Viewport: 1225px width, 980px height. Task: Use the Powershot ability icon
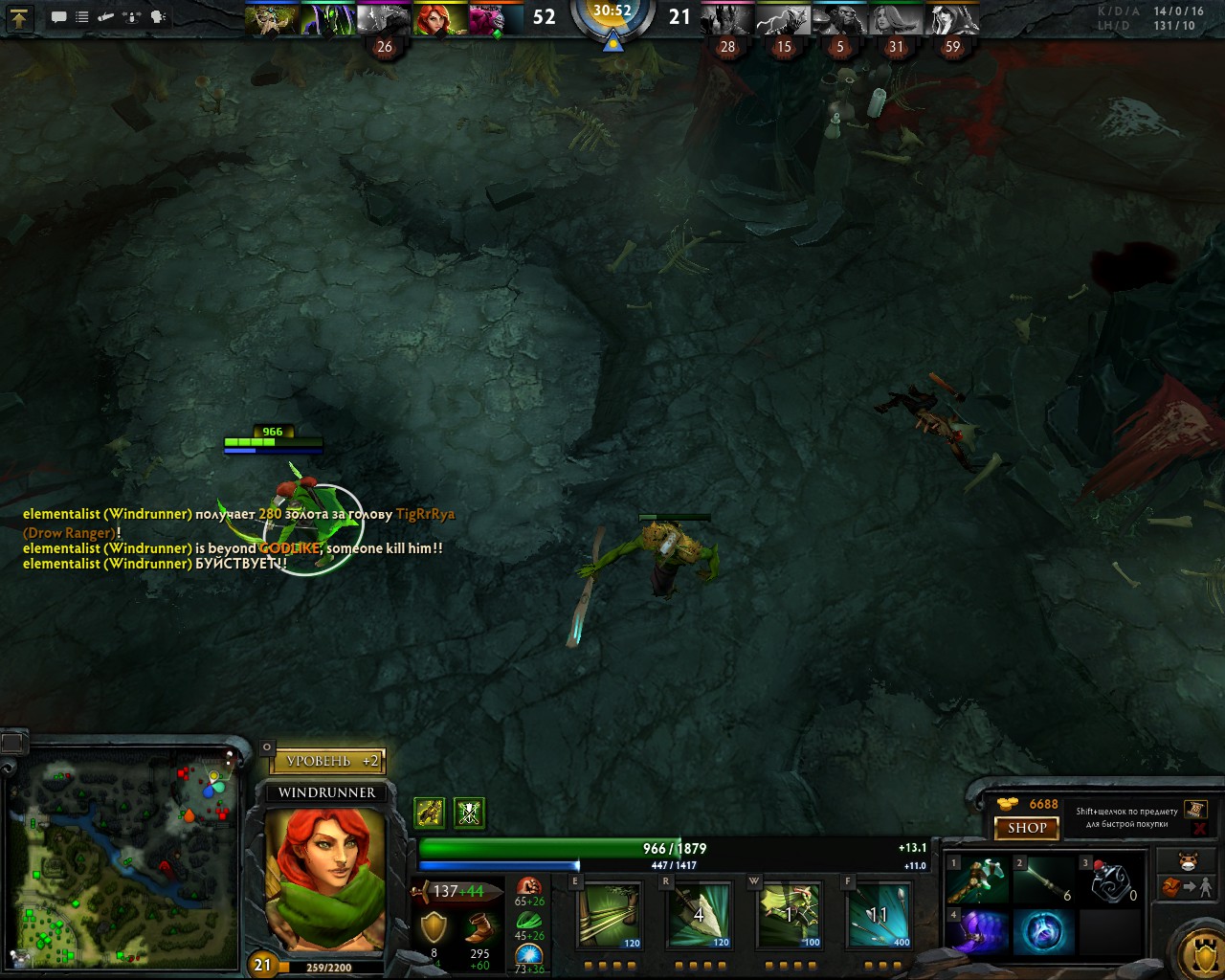(700, 914)
